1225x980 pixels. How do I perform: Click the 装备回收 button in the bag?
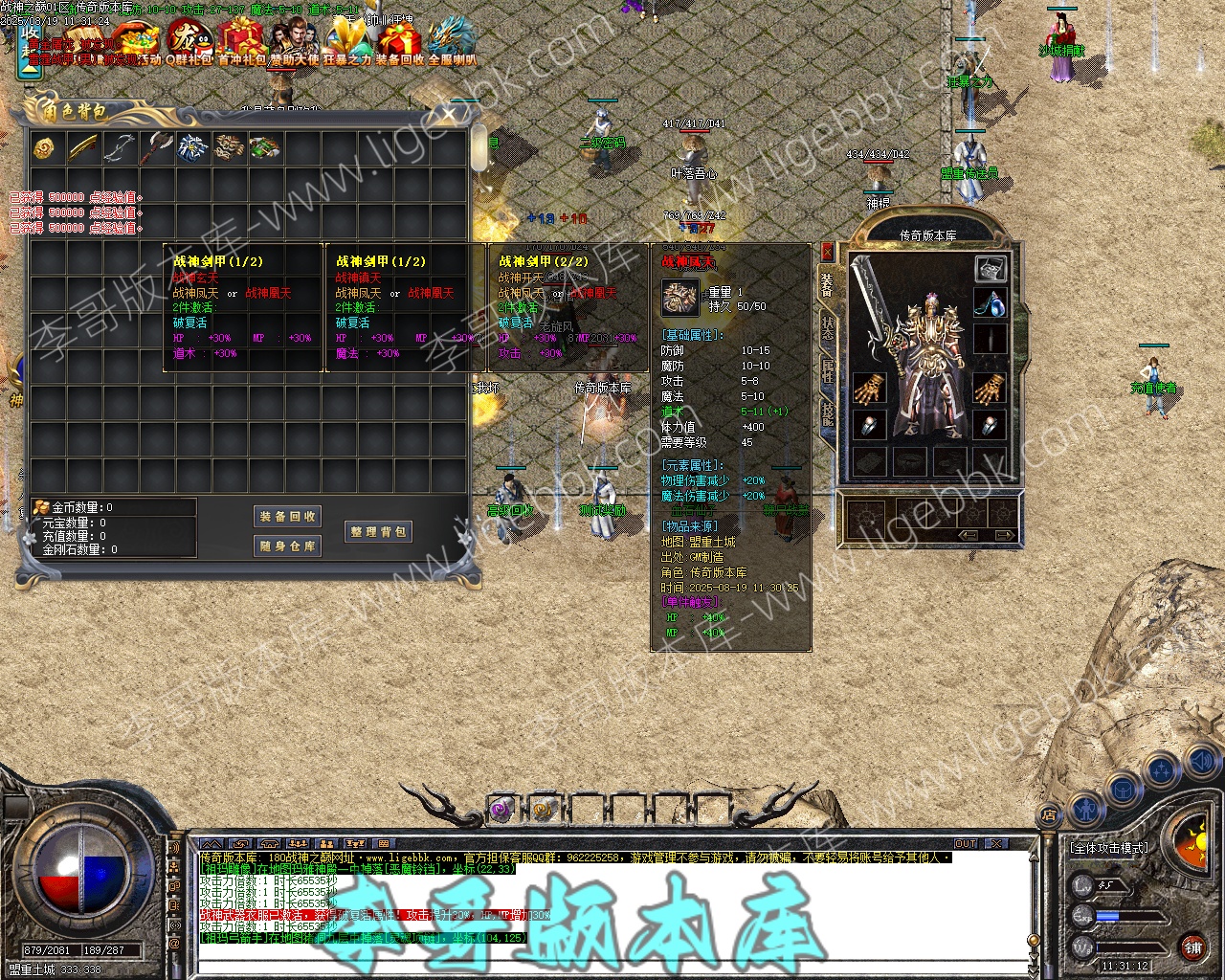(x=288, y=517)
